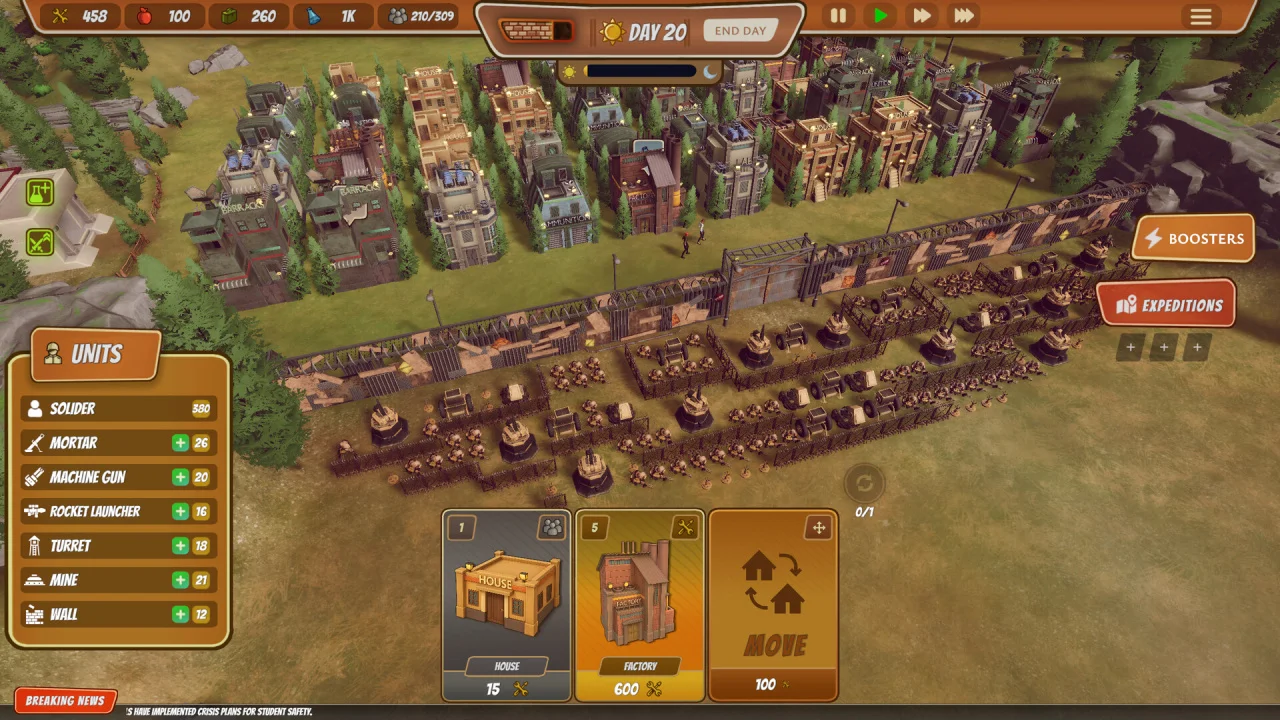
Task: Open the hamburger main menu
Action: 1200,17
